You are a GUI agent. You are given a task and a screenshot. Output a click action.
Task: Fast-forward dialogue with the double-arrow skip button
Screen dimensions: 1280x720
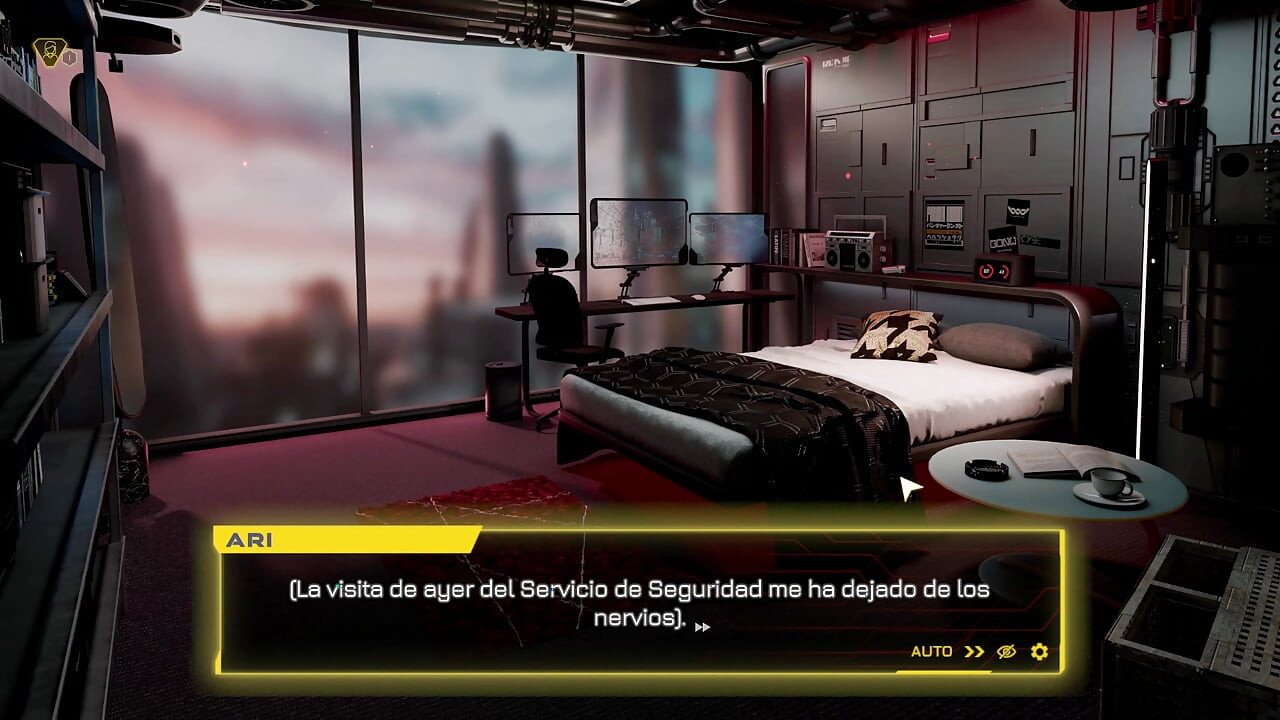point(974,652)
